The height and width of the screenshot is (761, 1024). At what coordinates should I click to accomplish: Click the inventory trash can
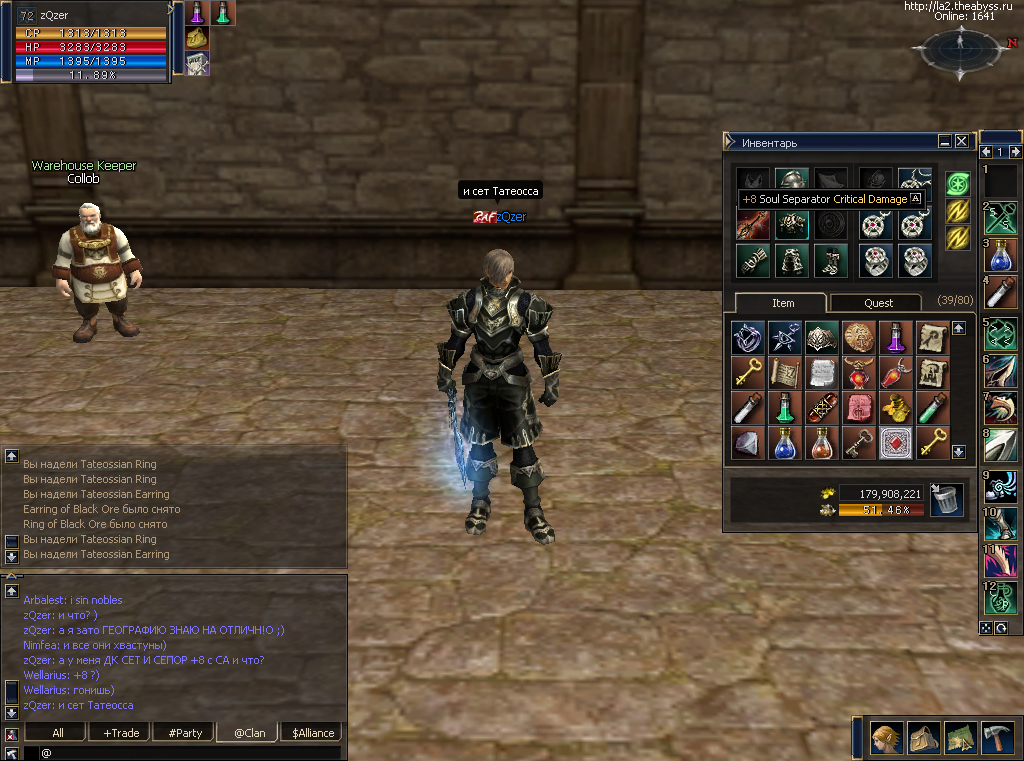[946, 500]
